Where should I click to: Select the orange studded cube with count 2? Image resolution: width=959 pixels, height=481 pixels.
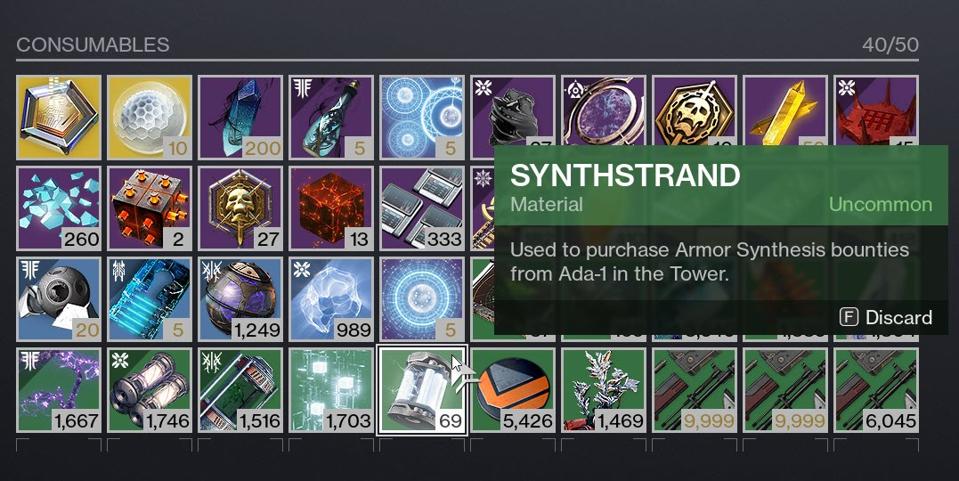click(150, 208)
